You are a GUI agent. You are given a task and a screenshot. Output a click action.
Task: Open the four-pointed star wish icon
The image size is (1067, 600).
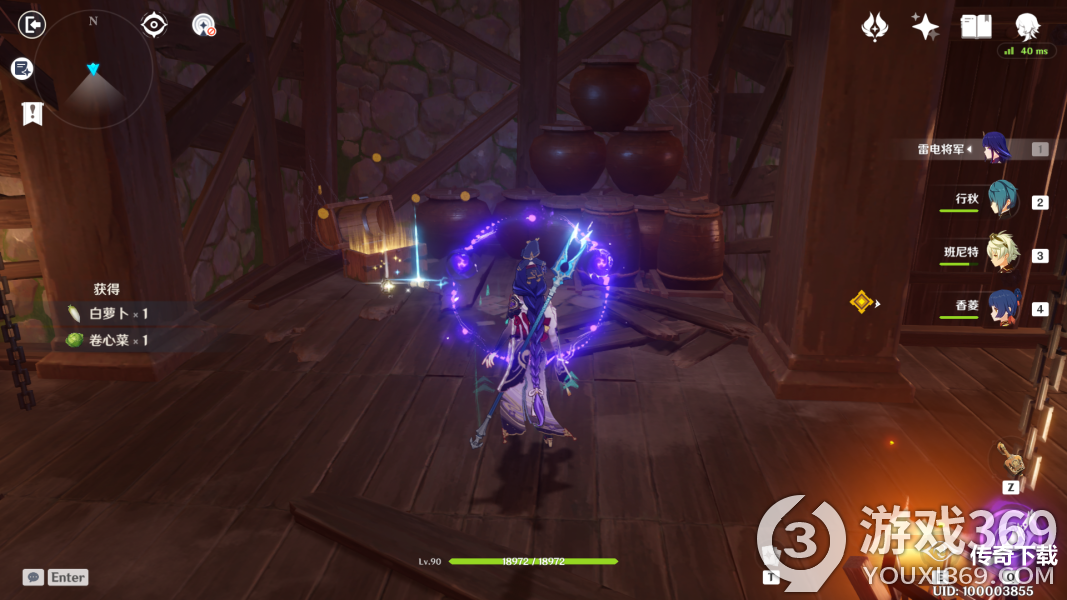pos(925,27)
